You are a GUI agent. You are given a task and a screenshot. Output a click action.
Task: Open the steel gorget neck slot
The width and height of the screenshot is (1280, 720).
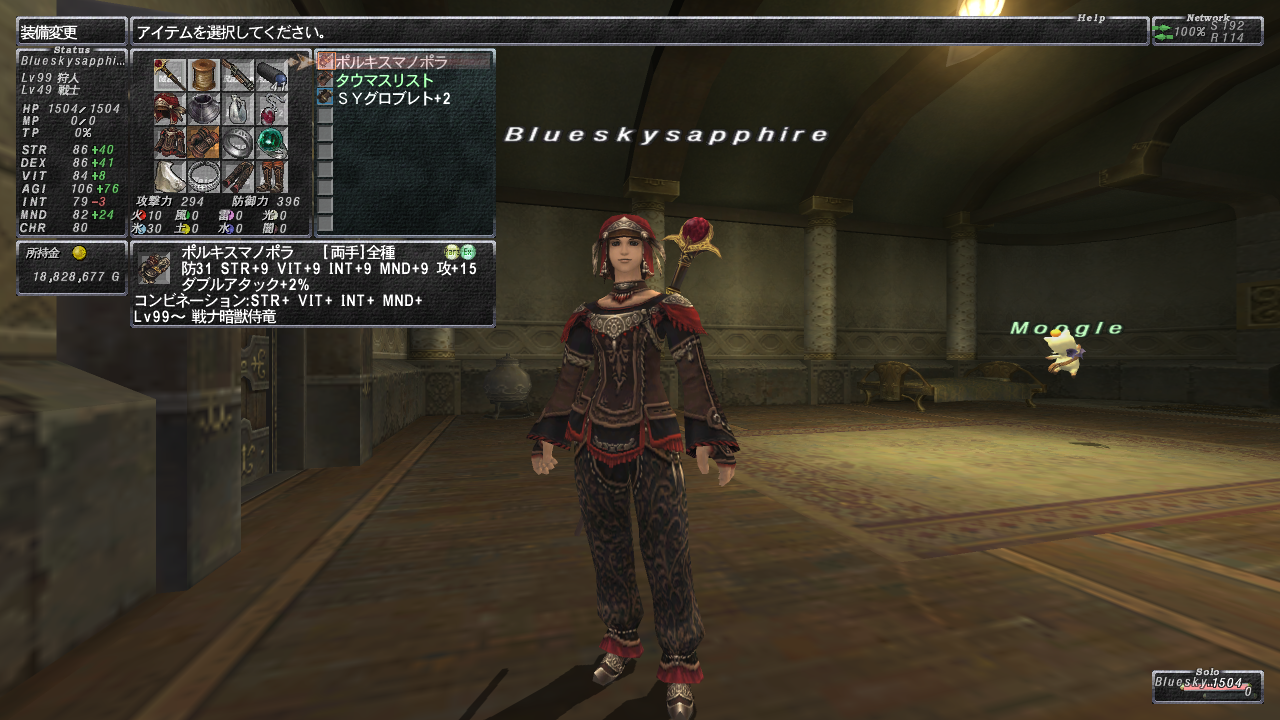coord(203,109)
